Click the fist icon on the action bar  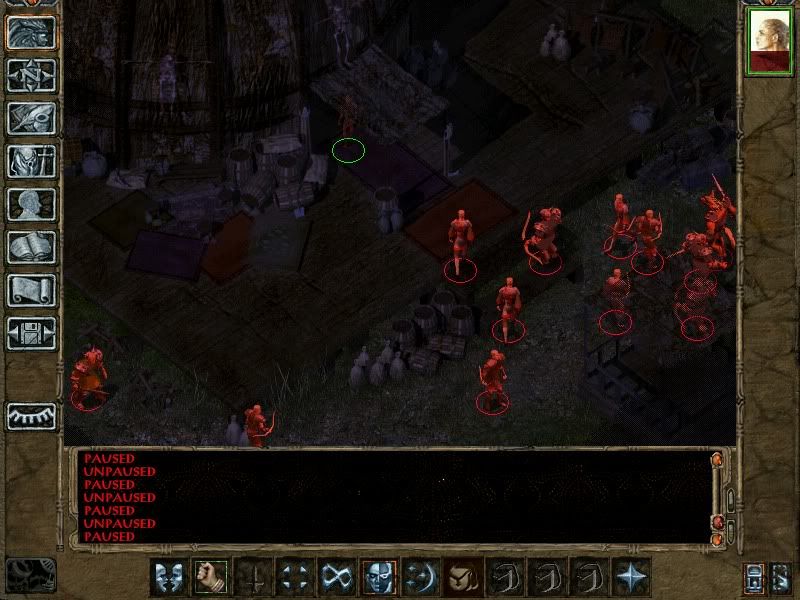[x=209, y=577]
